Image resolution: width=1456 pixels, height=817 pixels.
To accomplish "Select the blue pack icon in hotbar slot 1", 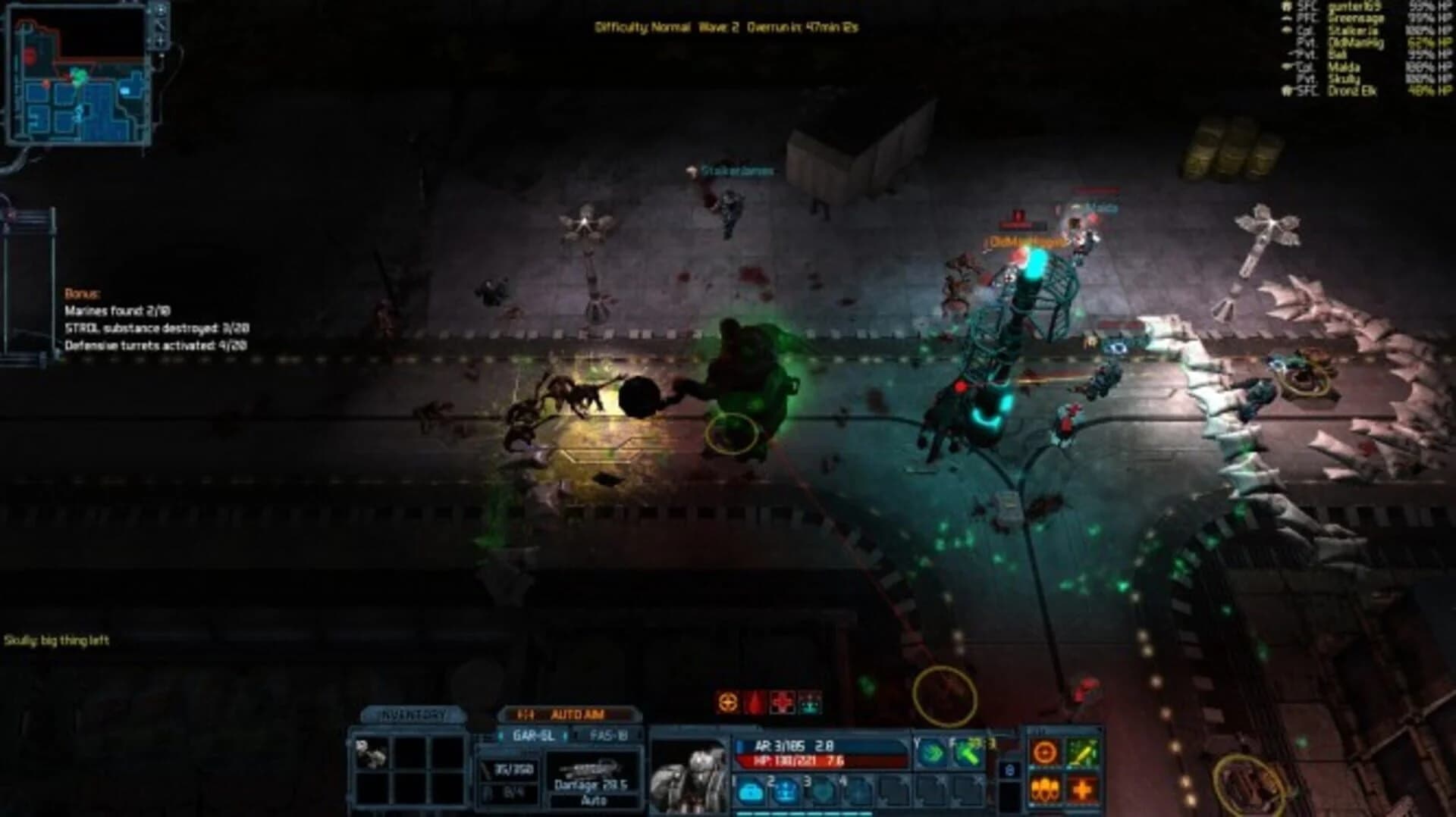I will tap(751, 793).
